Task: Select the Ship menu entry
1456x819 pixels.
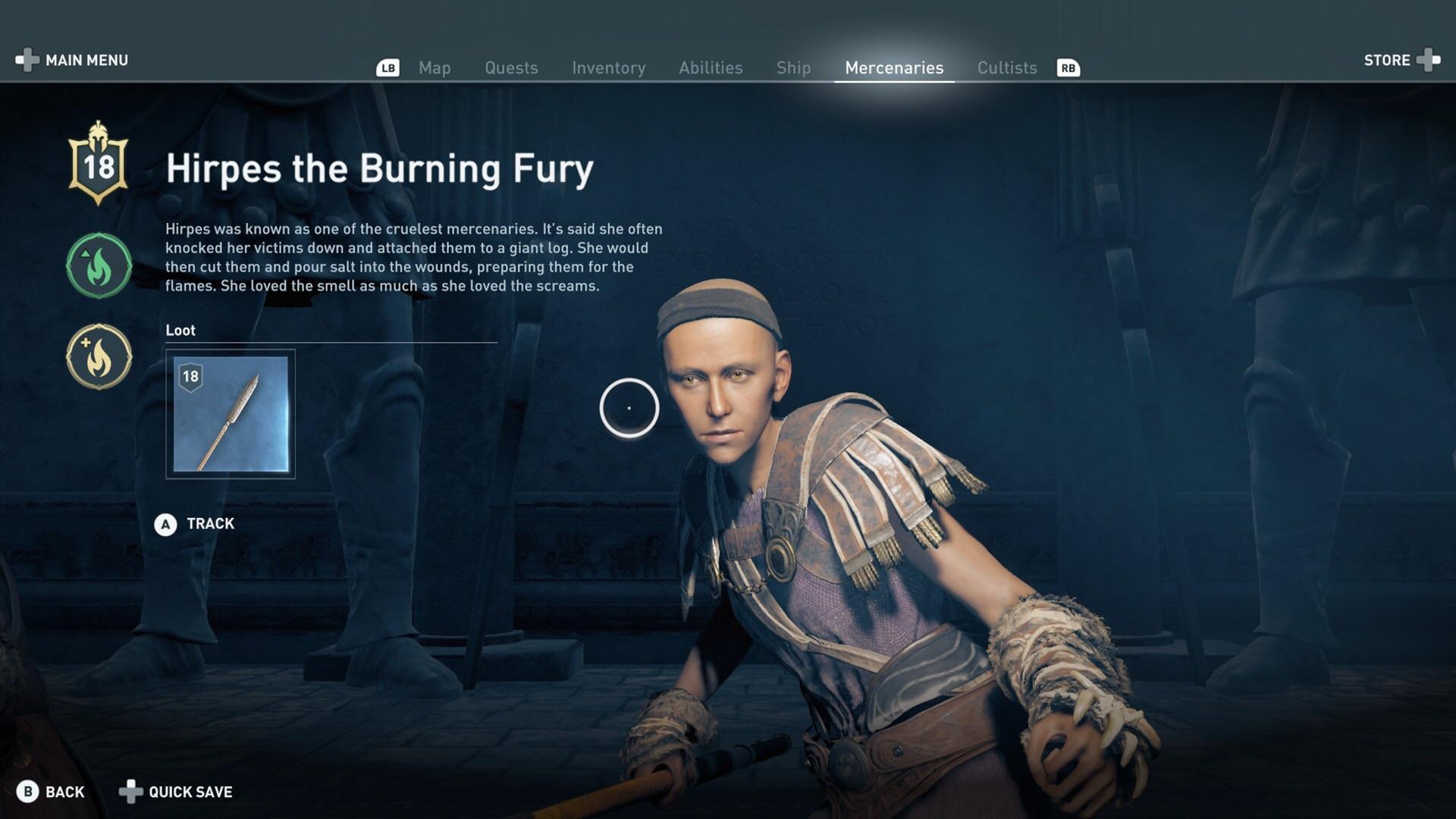Action: click(x=793, y=67)
